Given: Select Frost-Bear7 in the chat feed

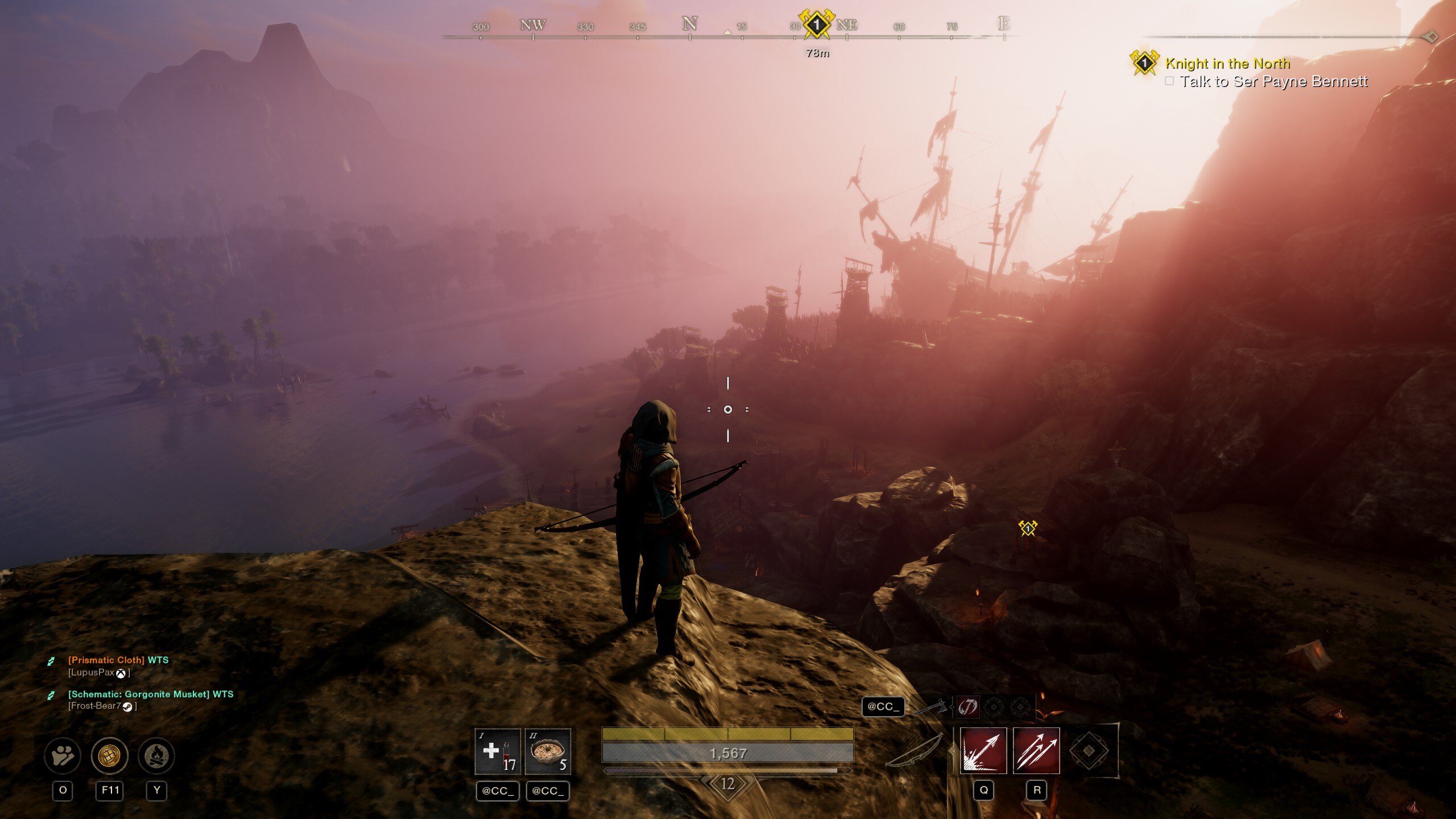Looking at the screenshot, I should click(95, 706).
